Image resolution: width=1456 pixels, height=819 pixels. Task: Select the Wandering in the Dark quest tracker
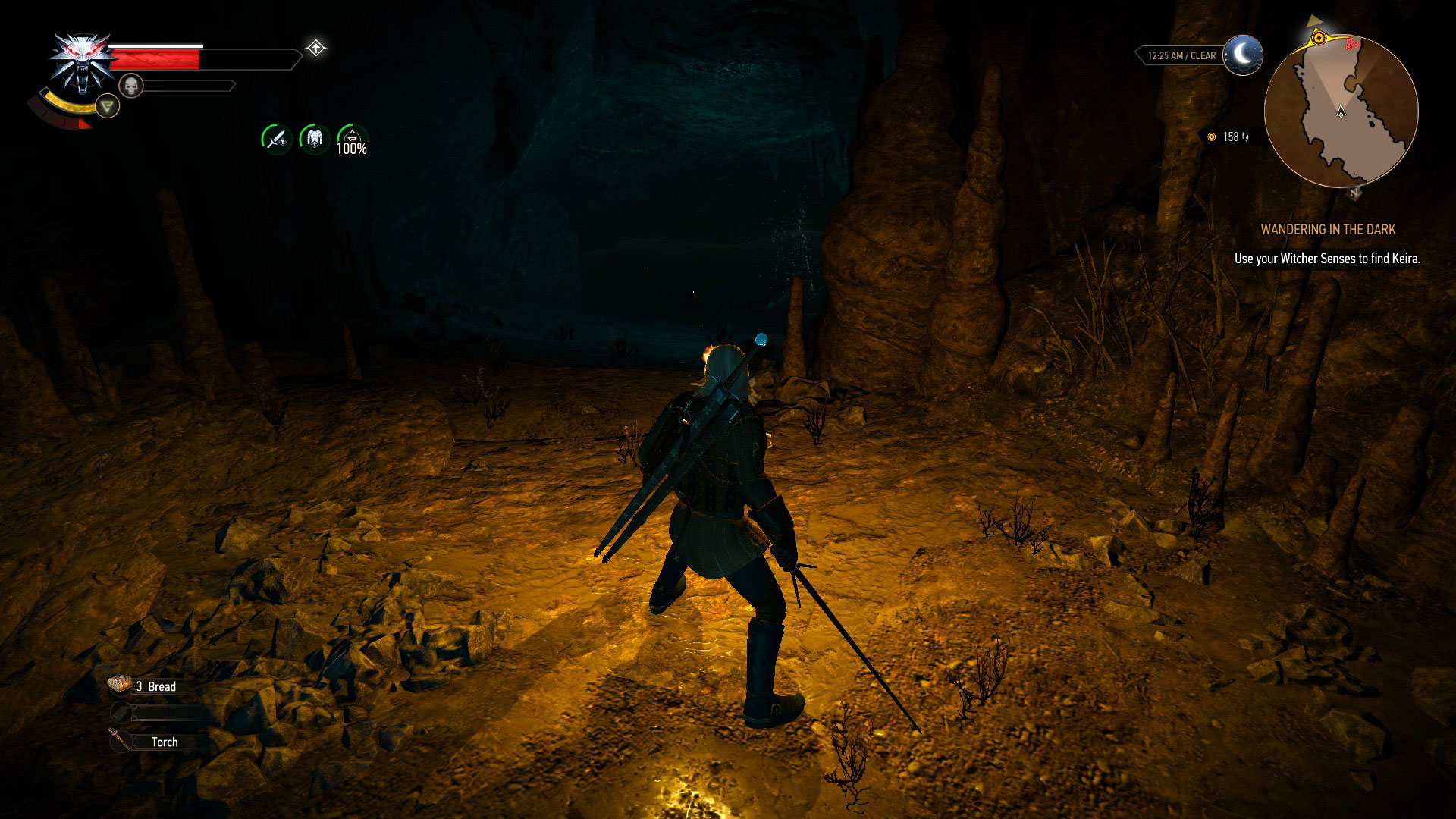tap(1327, 229)
